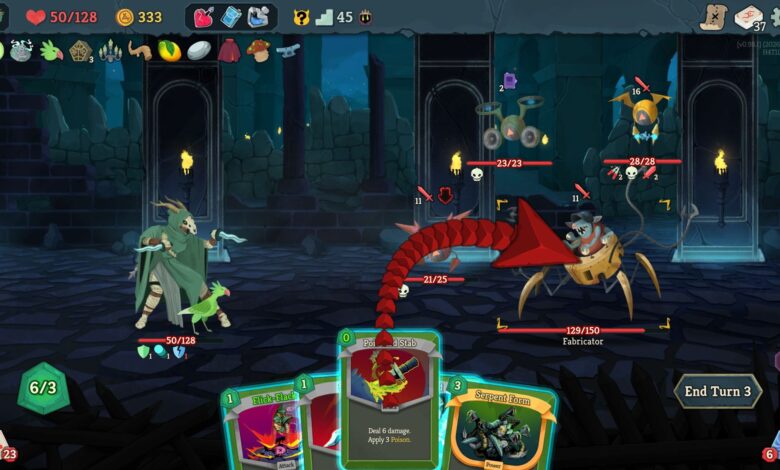The width and height of the screenshot is (780, 470).
Task: Open the draw pile showing 23
Action: (8, 452)
